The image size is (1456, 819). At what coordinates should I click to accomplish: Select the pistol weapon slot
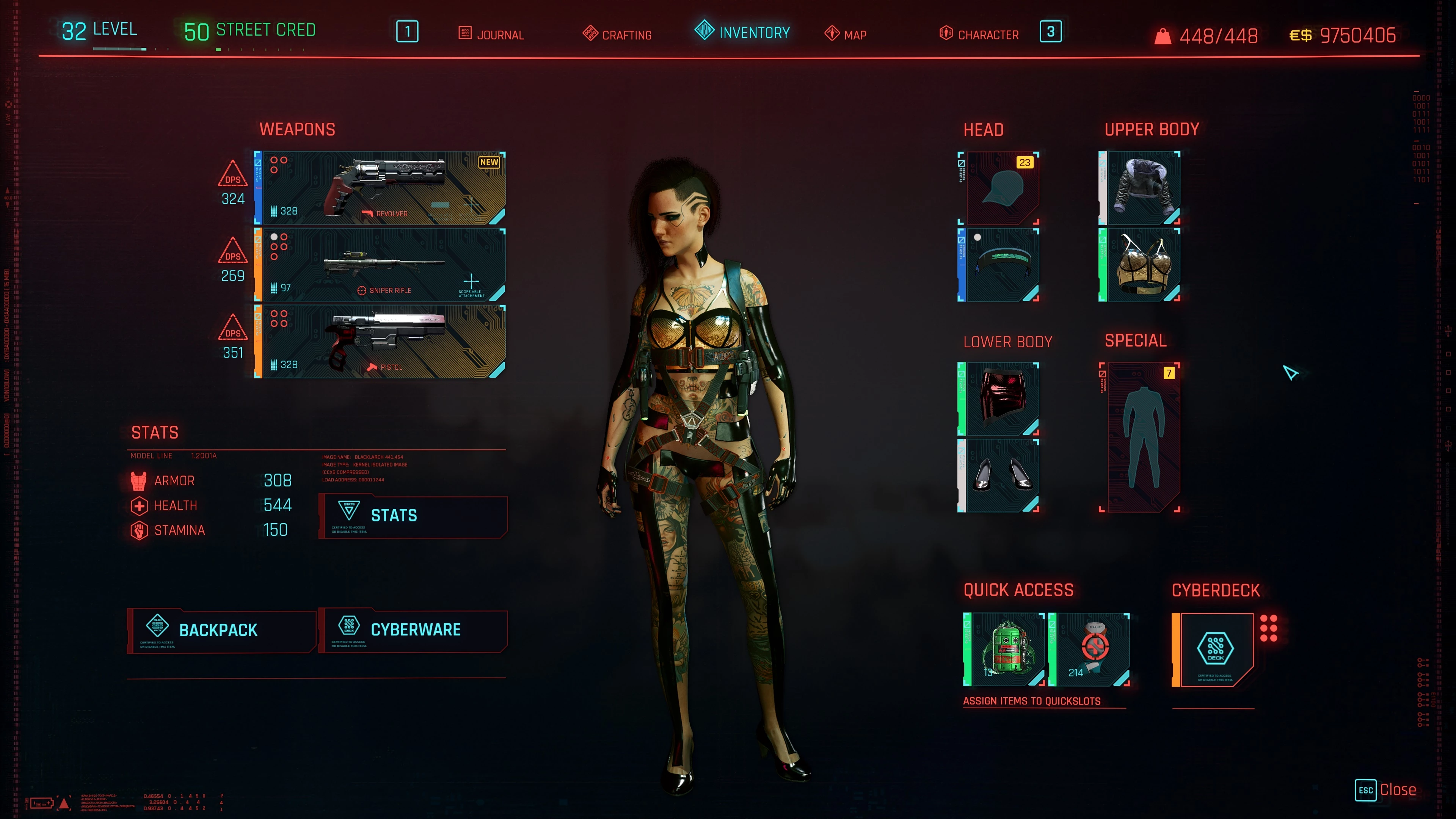point(380,341)
